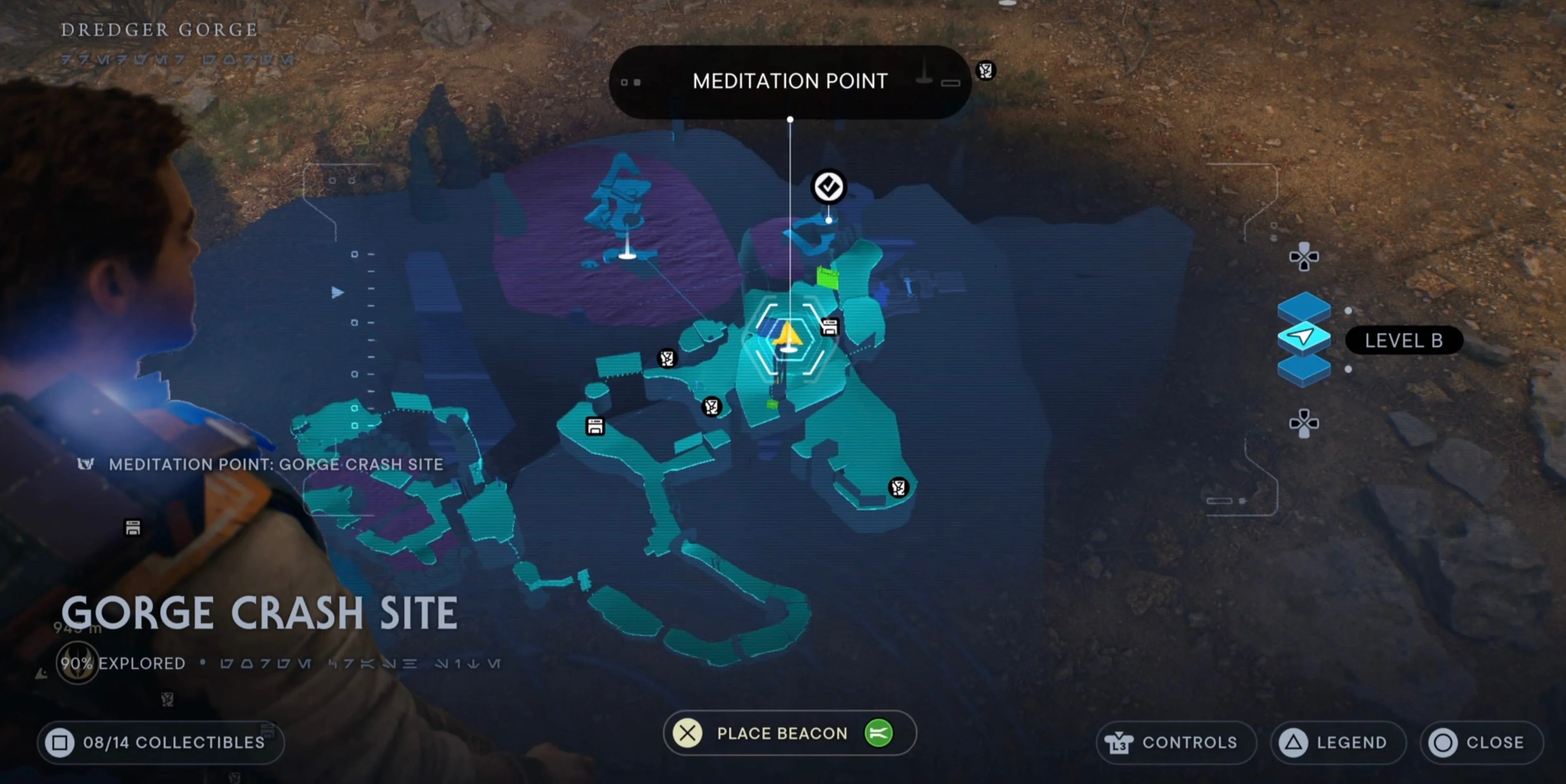Click the 08/14 Collectibles counter
1566x784 pixels.
coord(161,742)
